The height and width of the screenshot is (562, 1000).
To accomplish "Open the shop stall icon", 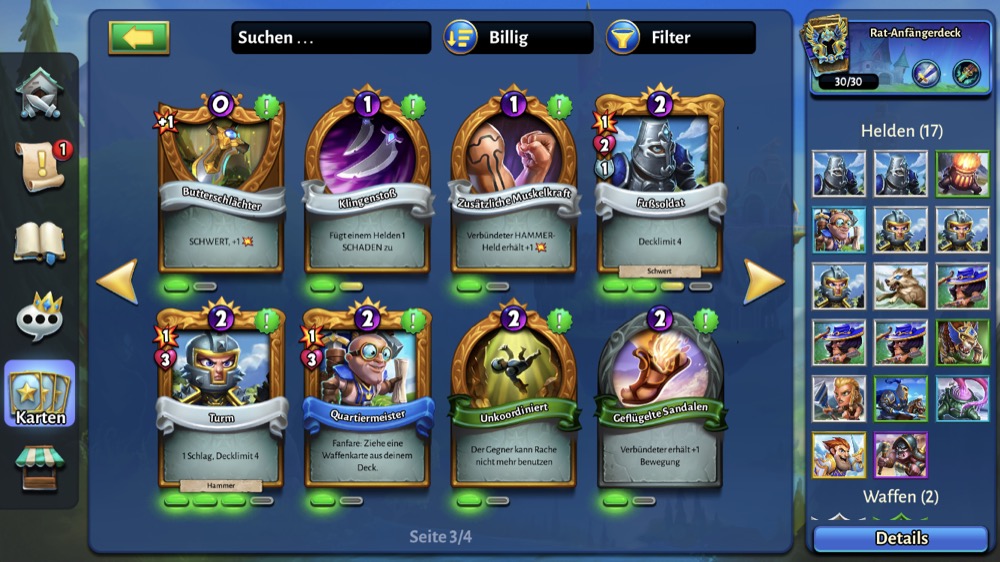I will [40, 468].
